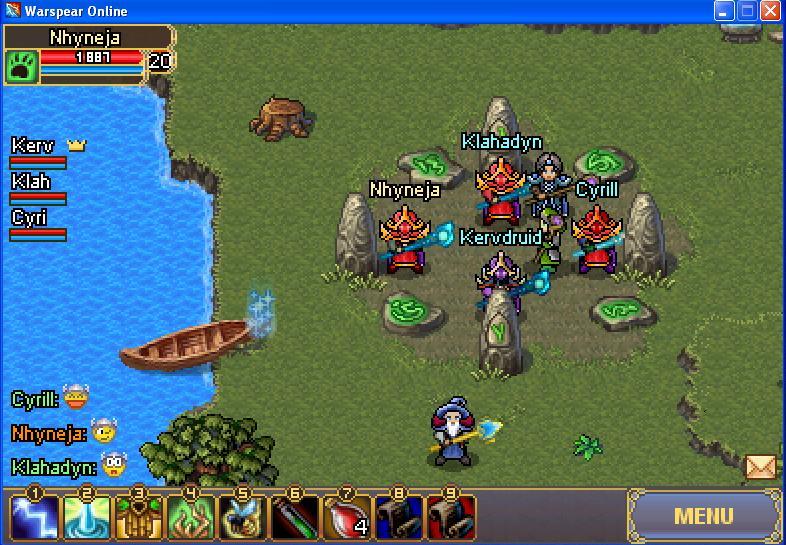Click the green paw class icon
Viewport: 786px width, 545px height.
[21, 66]
